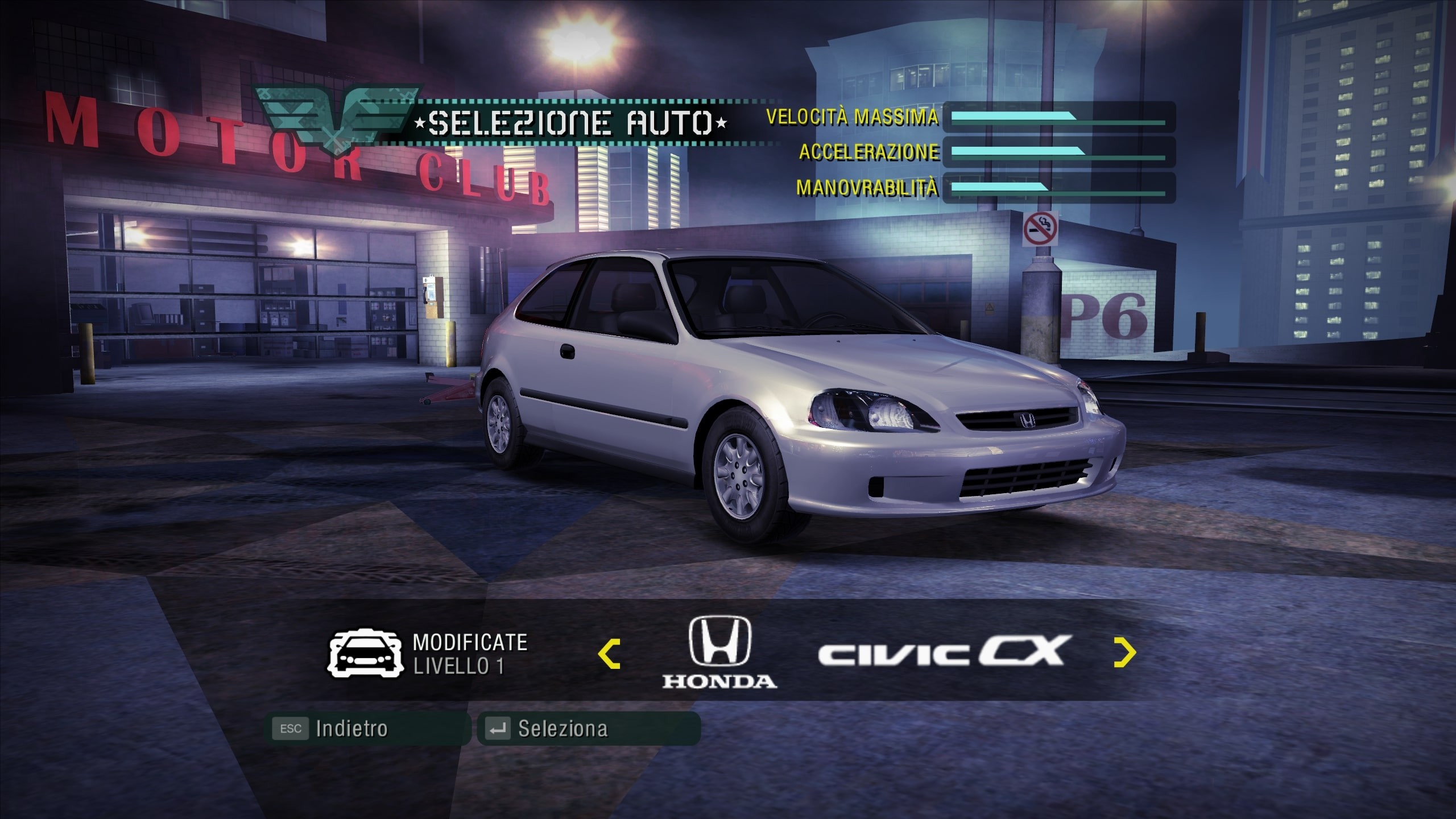Screen dimensions: 1456x819
Task: Show the next car with right arrow
Action: pos(1124,653)
